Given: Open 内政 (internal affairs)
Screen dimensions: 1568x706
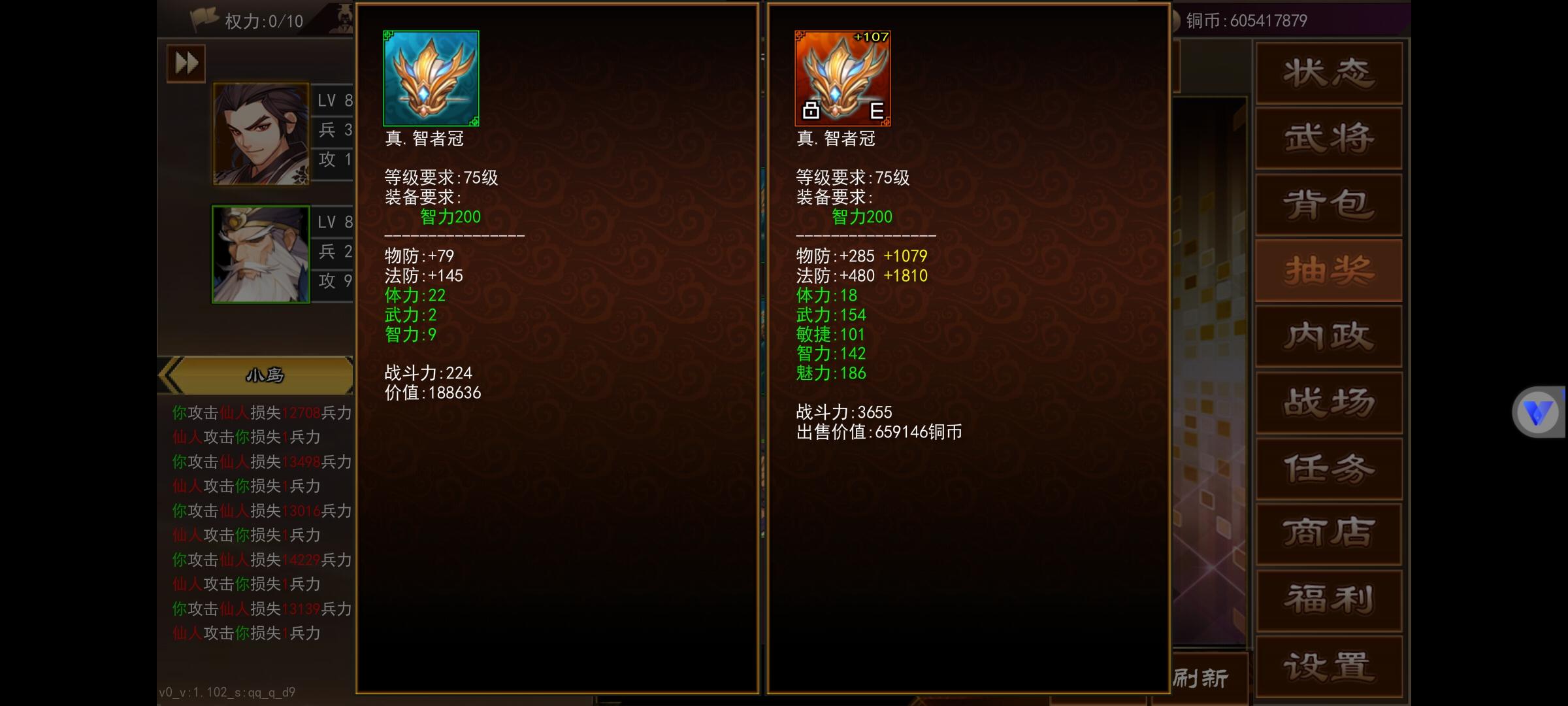Looking at the screenshot, I should tap(1328, 335).
